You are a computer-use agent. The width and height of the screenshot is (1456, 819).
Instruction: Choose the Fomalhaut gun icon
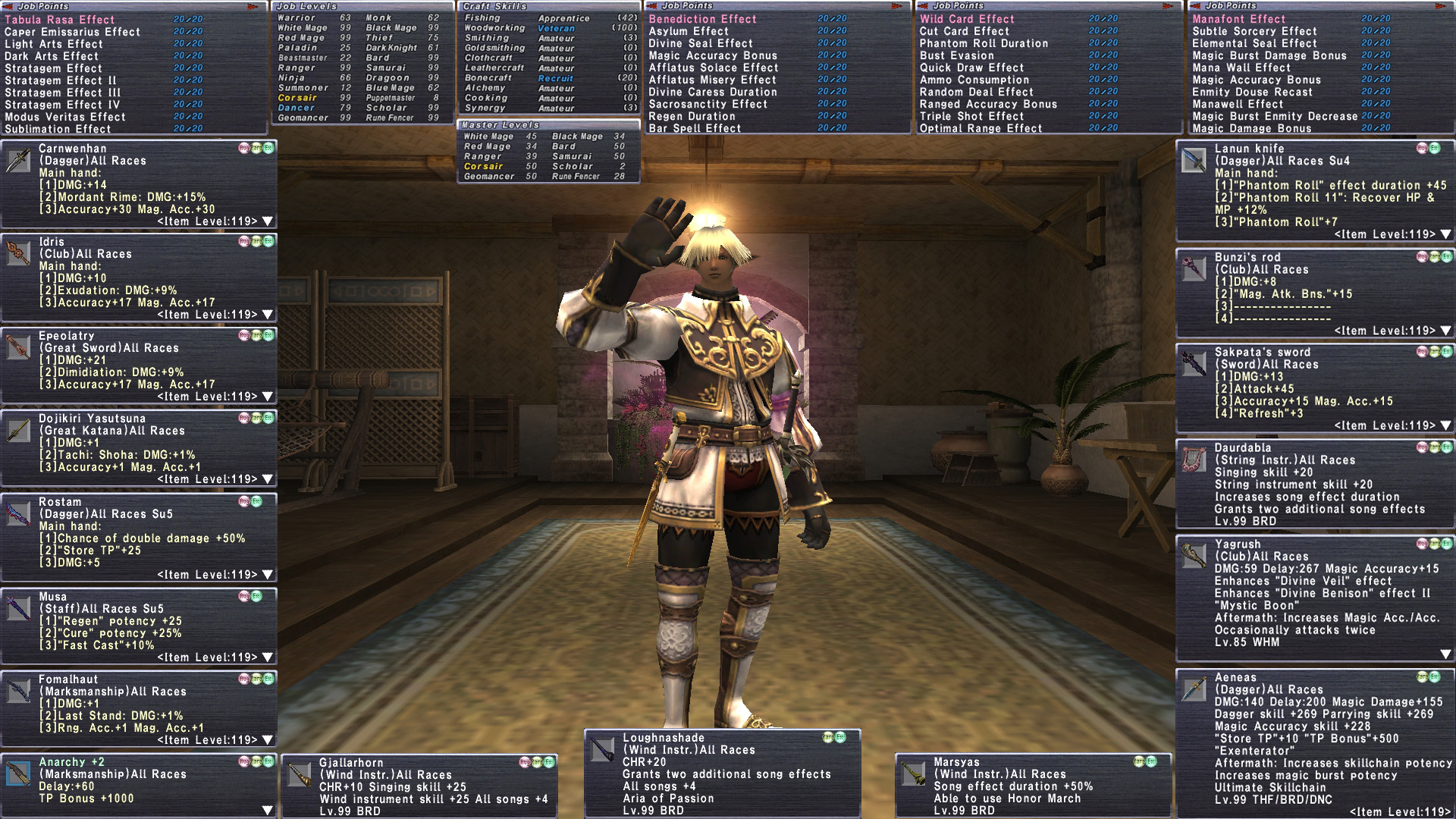tap(18, 692)
